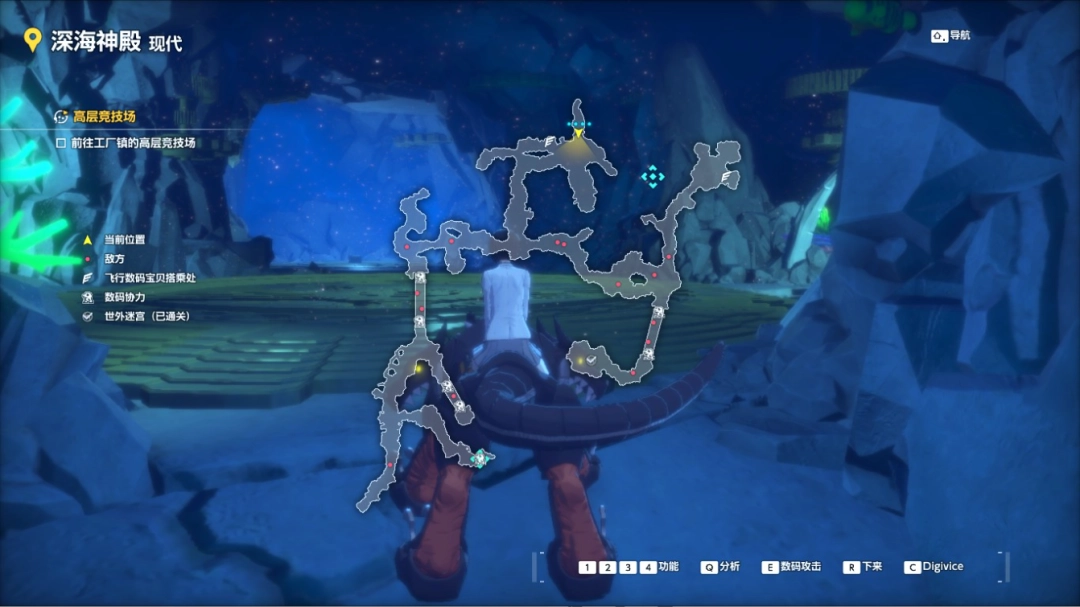Tick the 前往工厂镇的高层竞技场 objective checkbox
The image size is (1080, 607).
click(61, 143)
